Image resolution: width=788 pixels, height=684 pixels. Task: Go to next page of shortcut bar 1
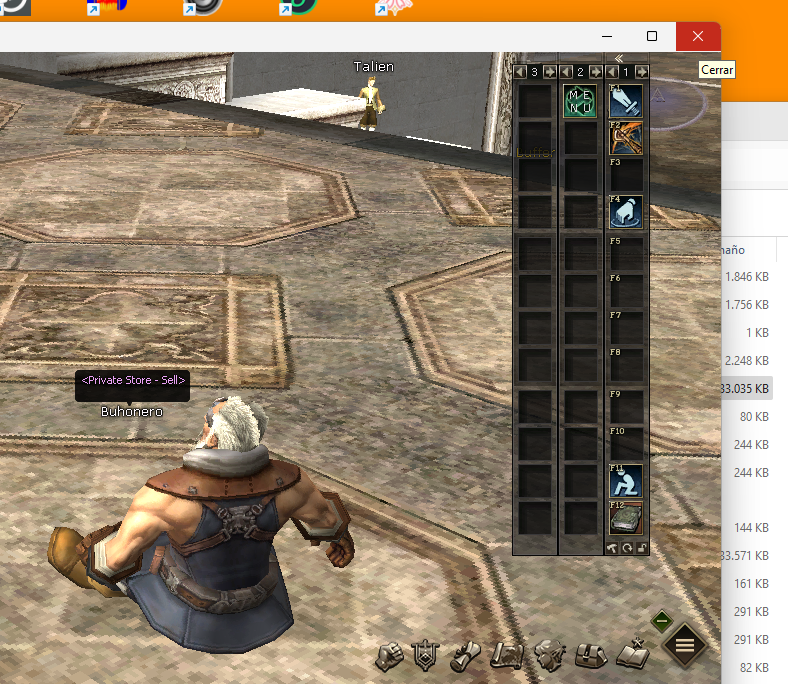tap(641, 72)
